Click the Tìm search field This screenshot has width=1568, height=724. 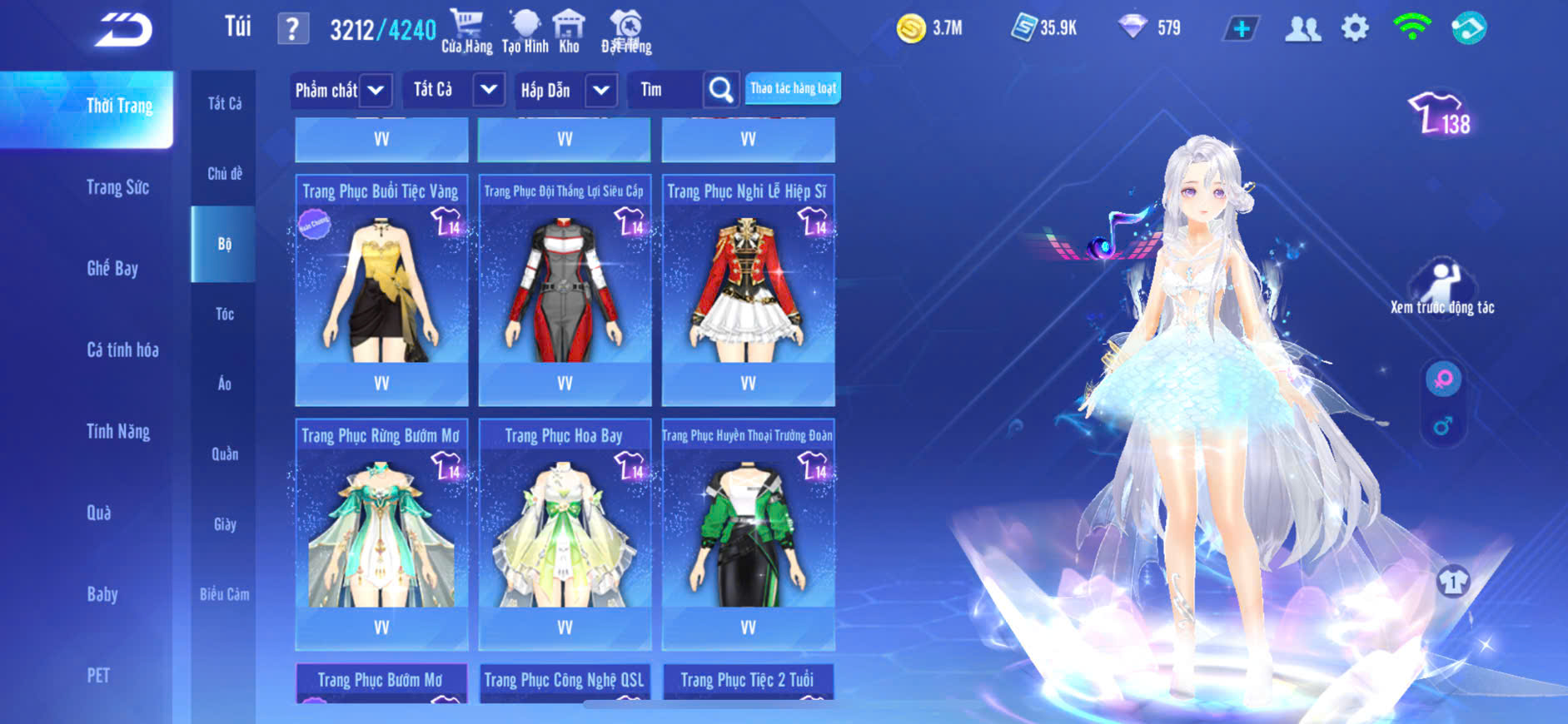click(x=666, y=90)
